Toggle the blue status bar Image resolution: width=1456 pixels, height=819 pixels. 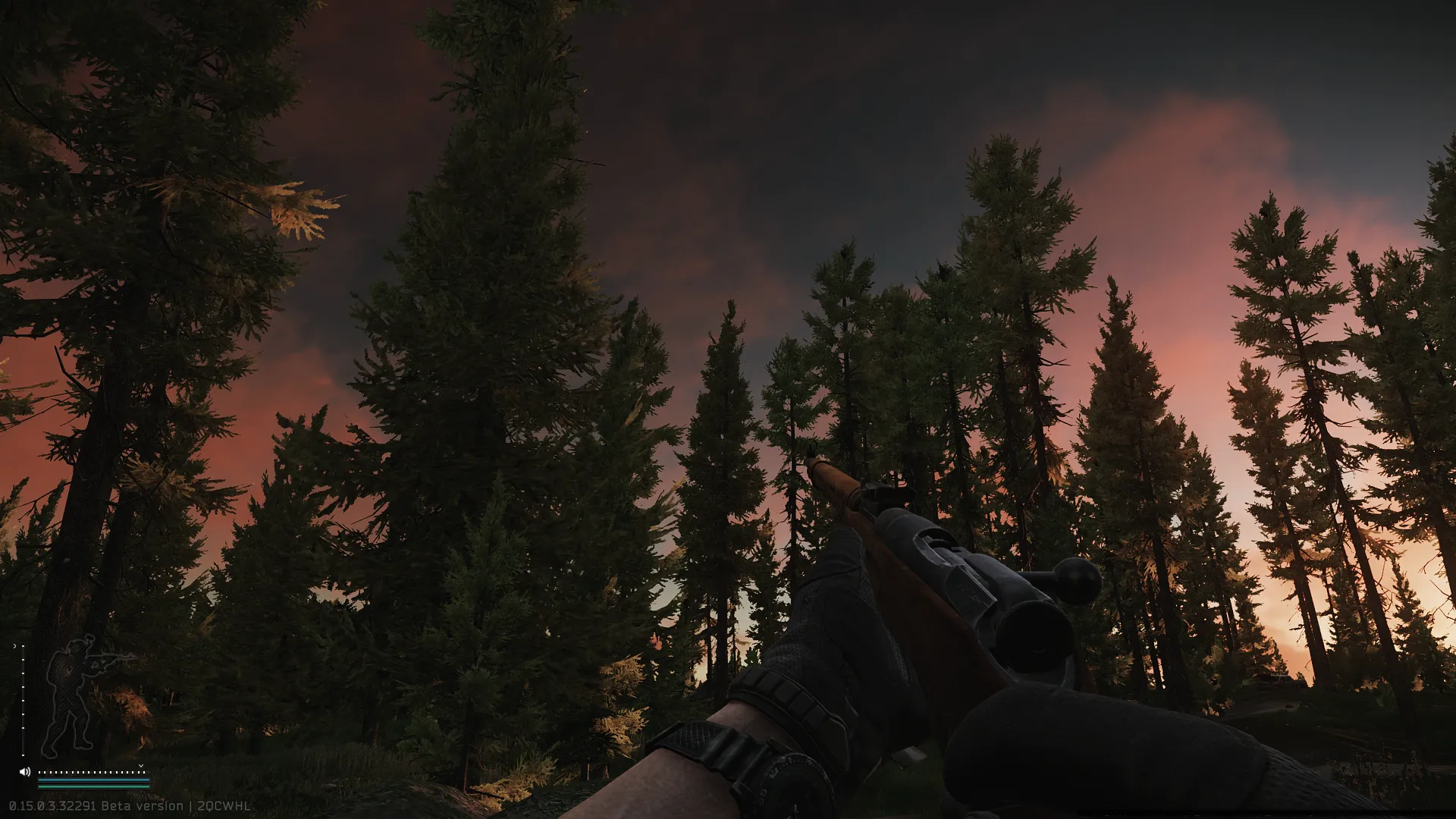93,780
